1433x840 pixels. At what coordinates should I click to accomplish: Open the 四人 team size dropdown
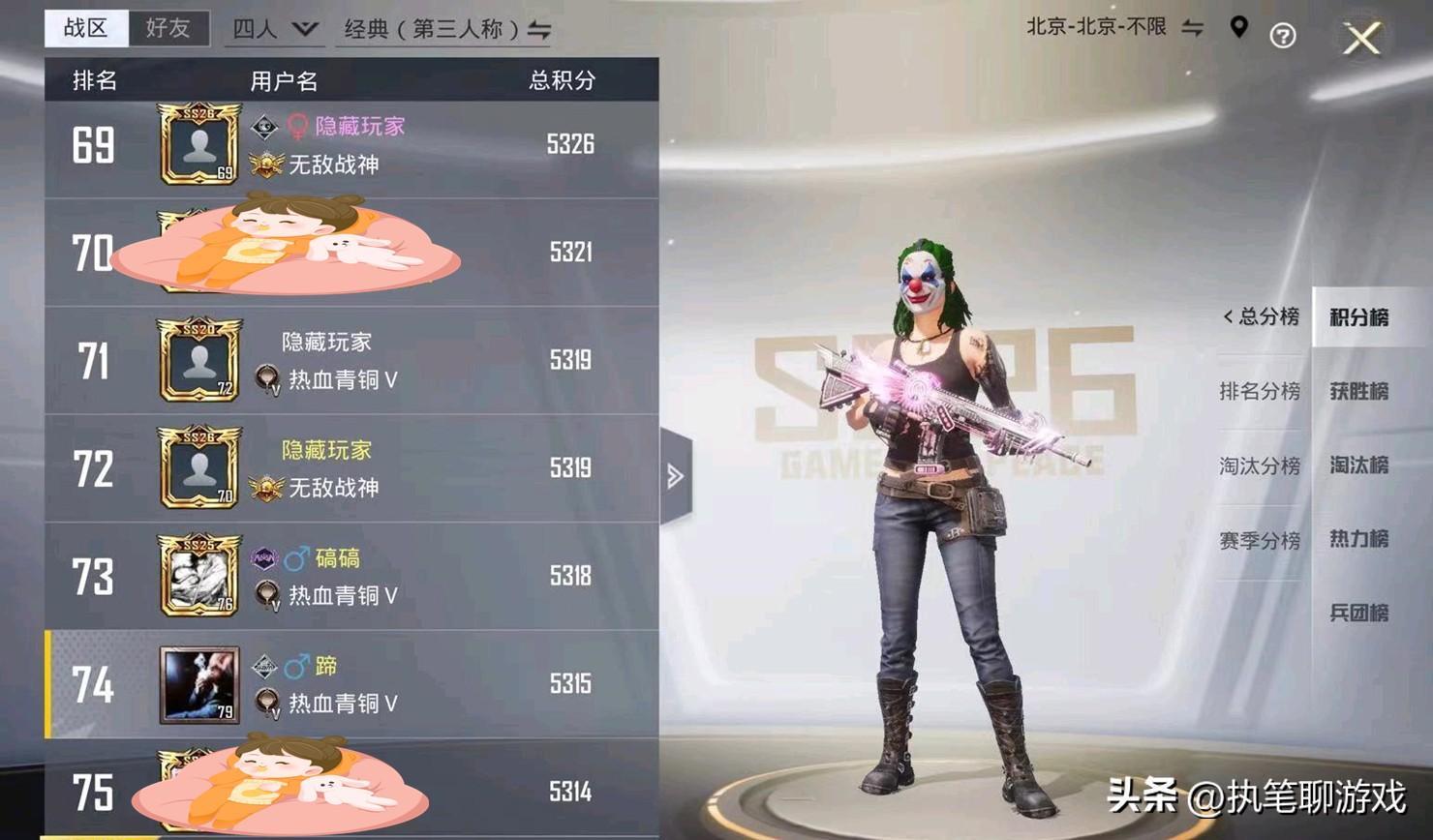tap(275, 30)
